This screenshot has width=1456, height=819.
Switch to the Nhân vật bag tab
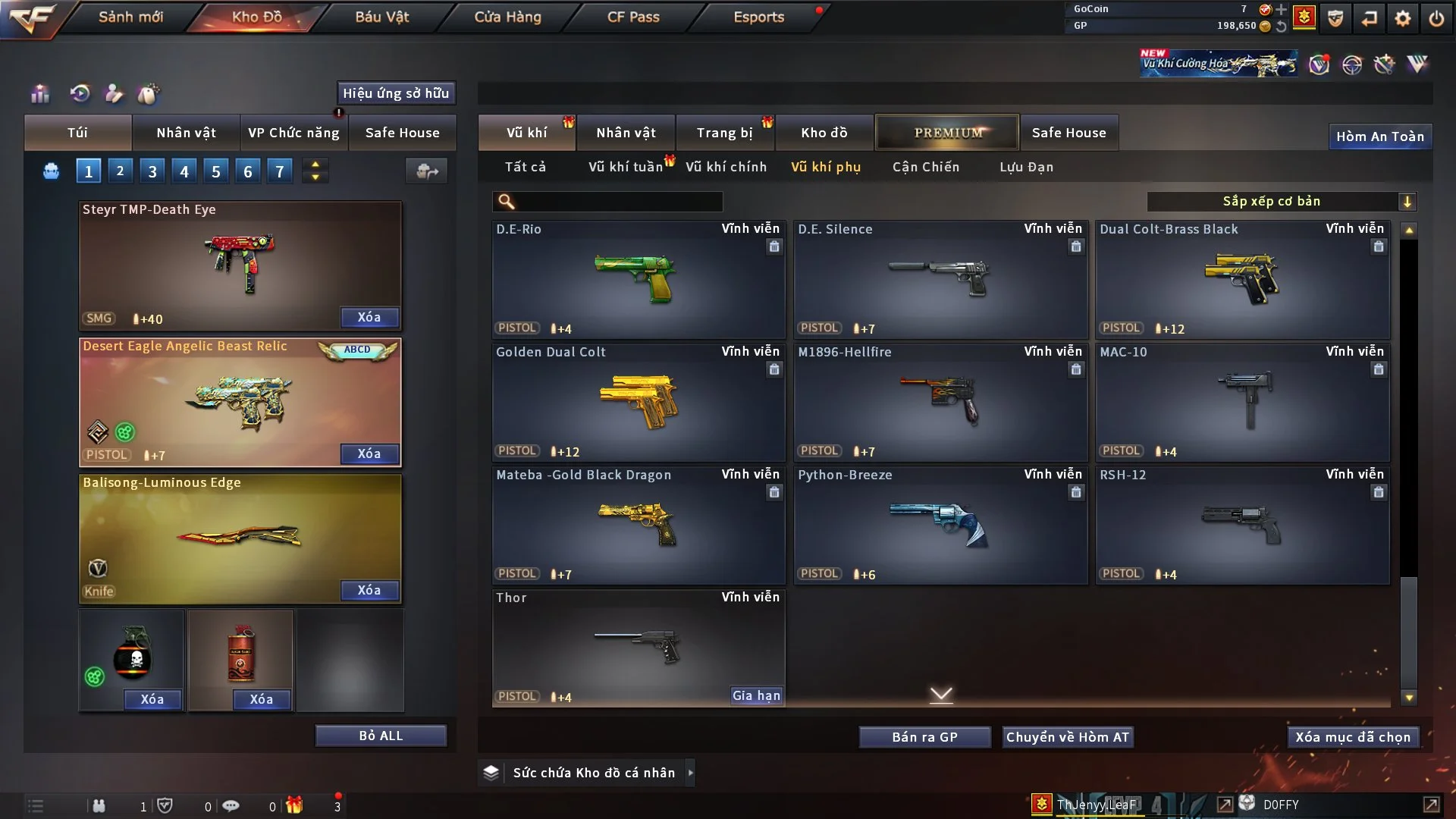click(x=186, y=133)
